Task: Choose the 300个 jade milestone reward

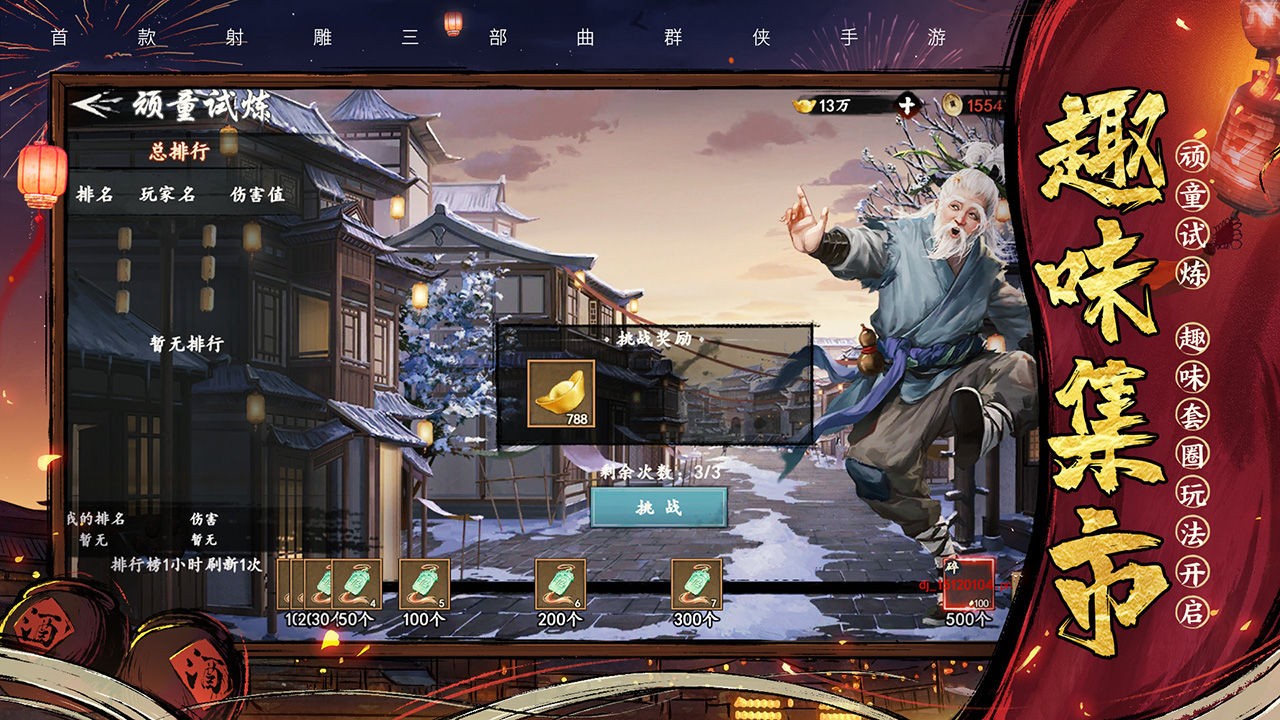Action: (x=696, y=584)
